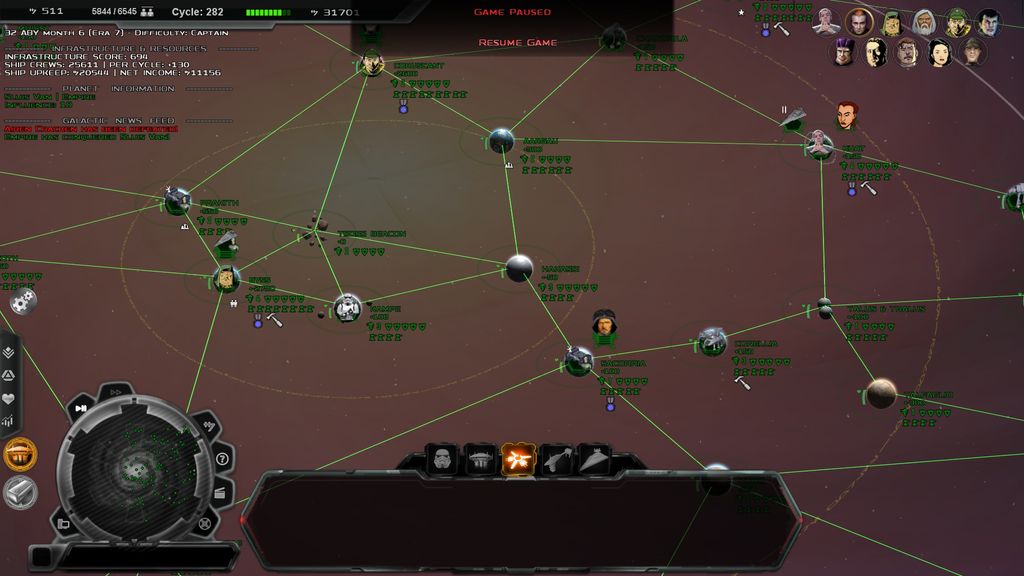
Task: Open the question mark help button
Action: 222,459
